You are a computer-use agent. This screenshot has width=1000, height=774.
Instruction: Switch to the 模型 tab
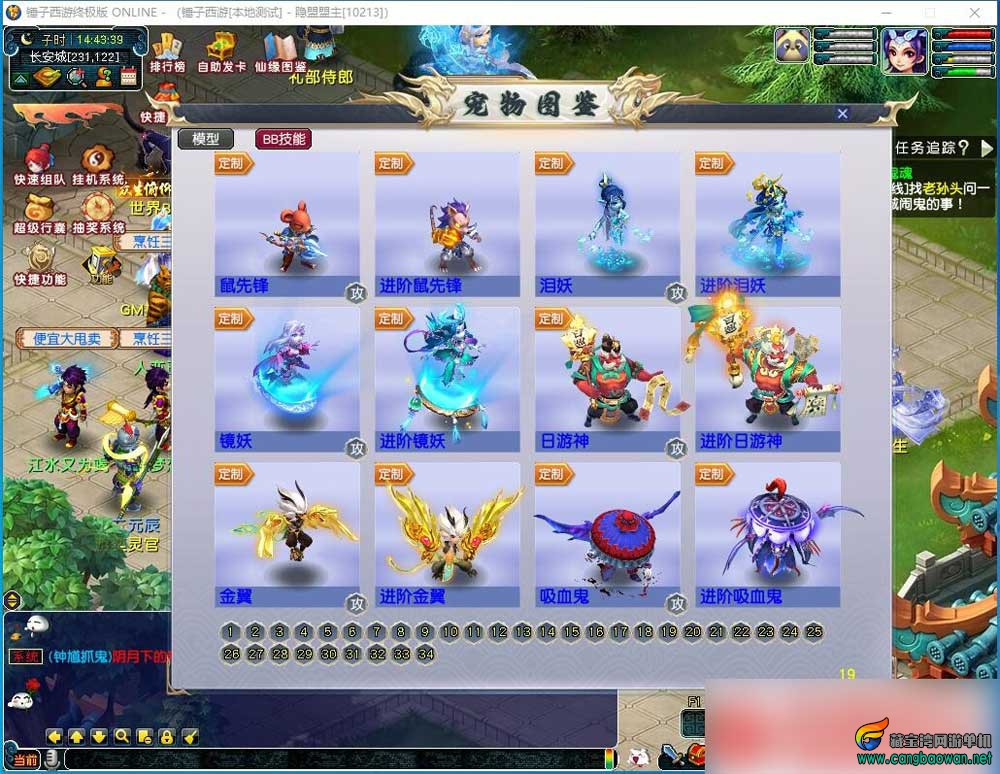pyautogui.click(x=205, y=139)
